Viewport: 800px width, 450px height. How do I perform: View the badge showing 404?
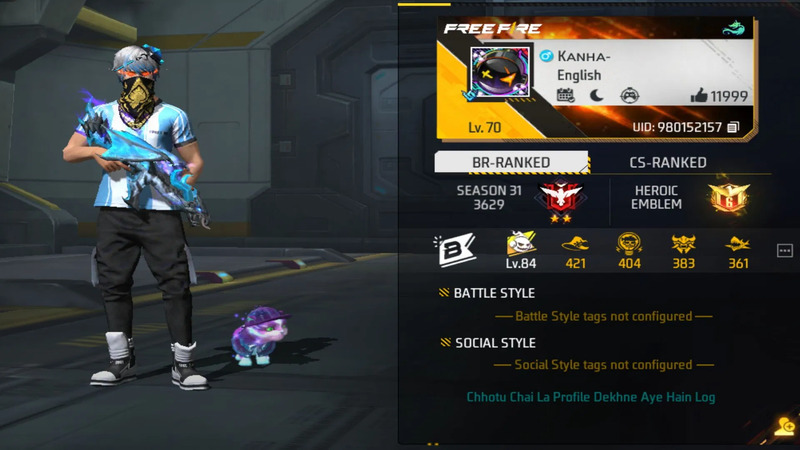point(629,247)
